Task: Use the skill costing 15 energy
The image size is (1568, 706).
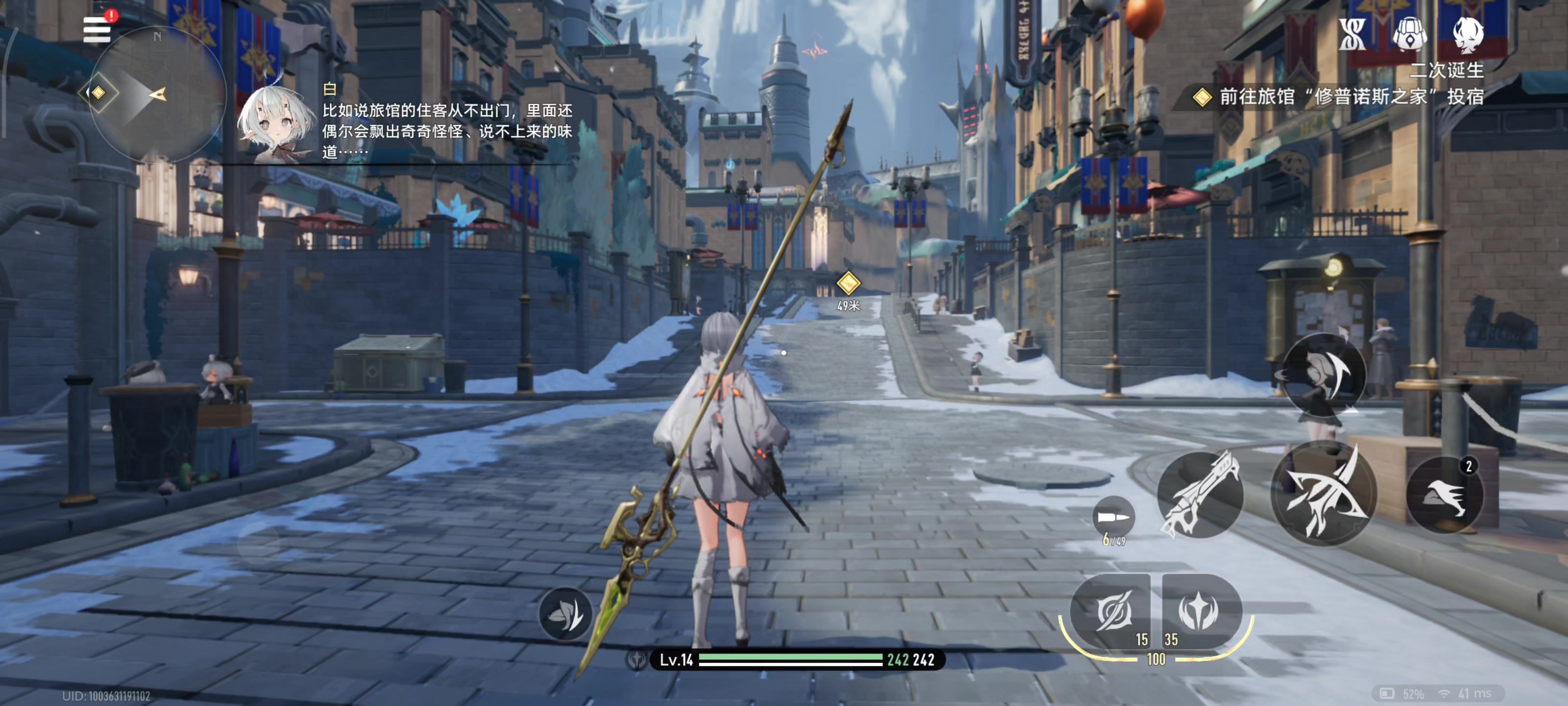Action: point(1111,610)
